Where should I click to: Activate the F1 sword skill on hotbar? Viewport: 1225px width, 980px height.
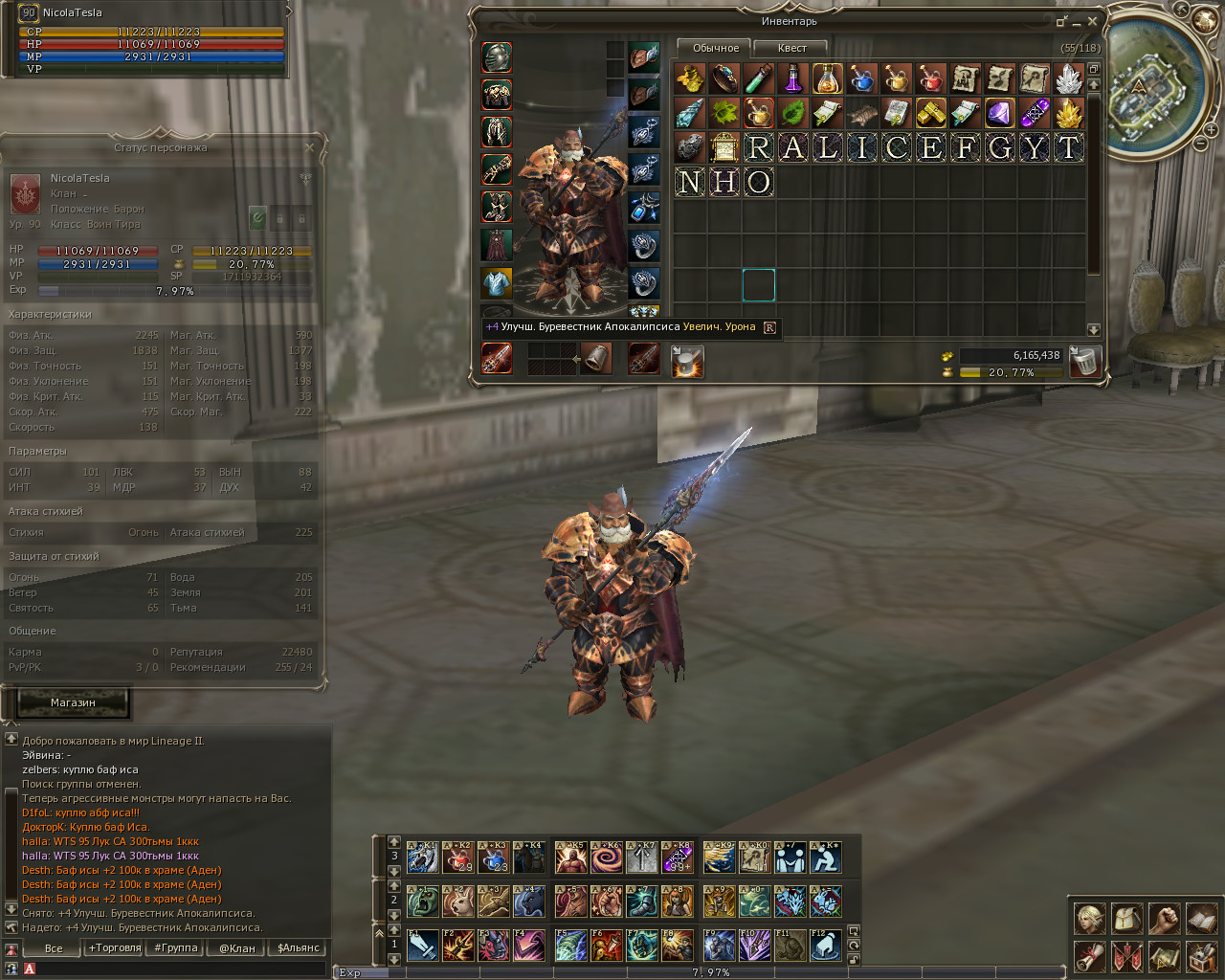click(422, 946)
